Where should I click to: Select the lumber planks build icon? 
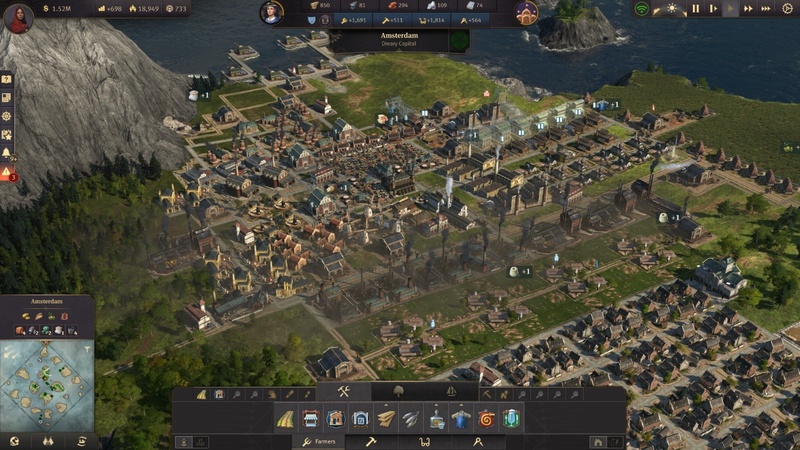[x=386, y=418]
